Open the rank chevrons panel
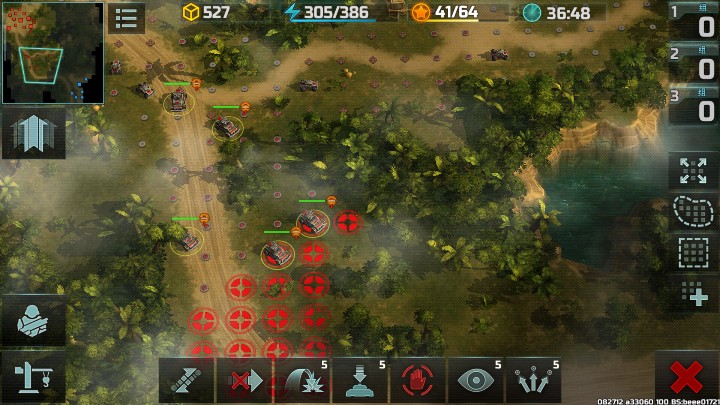The image size is (720, 405). 33,134
